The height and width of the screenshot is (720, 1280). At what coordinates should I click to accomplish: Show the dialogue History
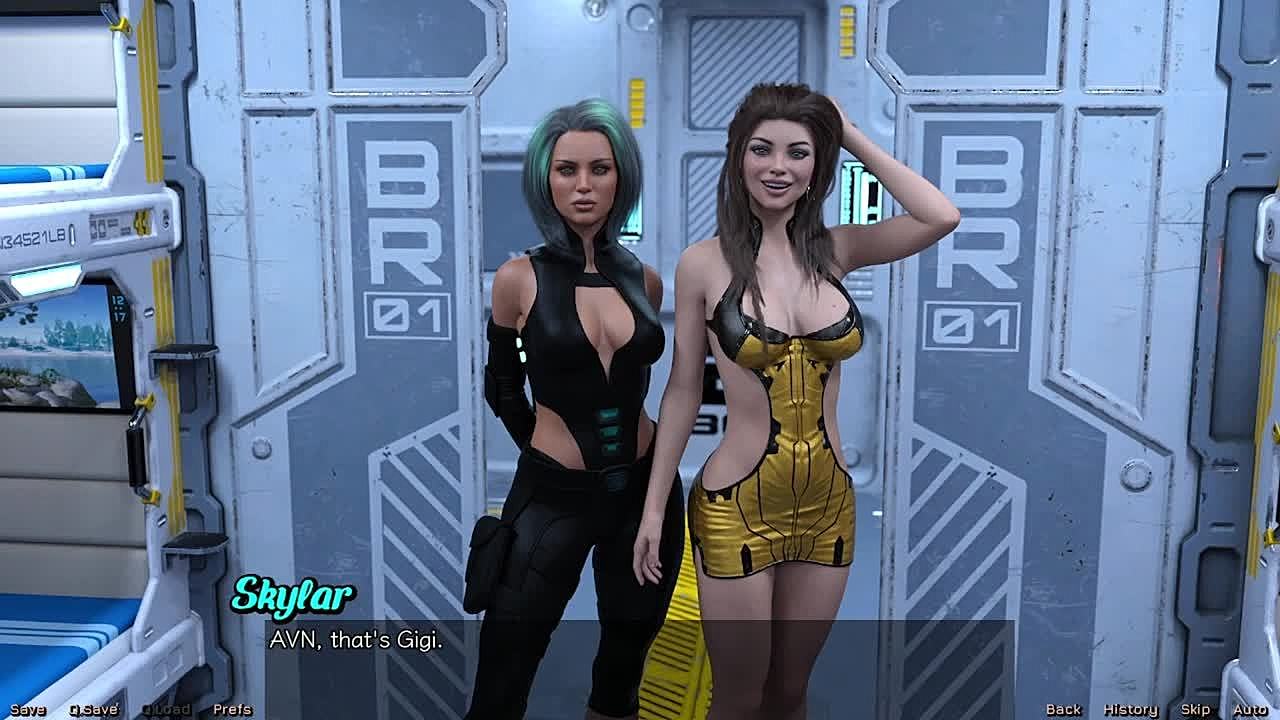click(x=1130, y=709)
